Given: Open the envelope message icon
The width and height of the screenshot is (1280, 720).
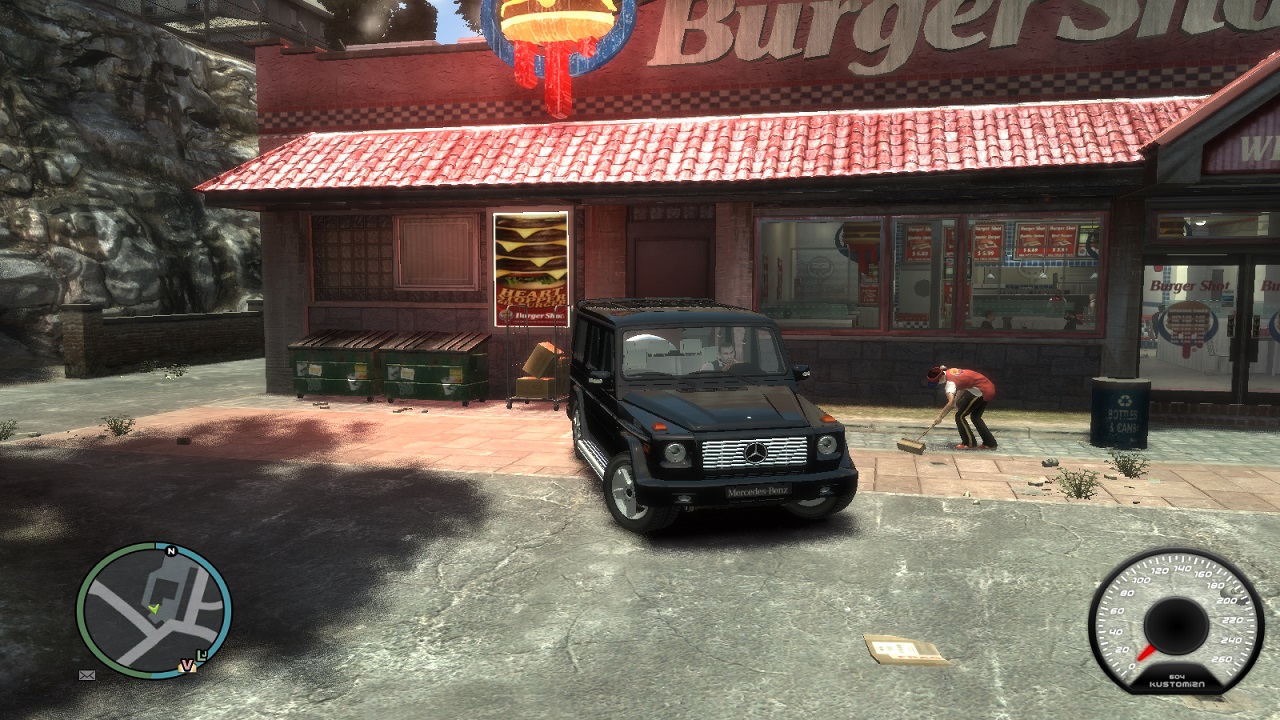Looking at the screenshot, I should pos(87,675).
